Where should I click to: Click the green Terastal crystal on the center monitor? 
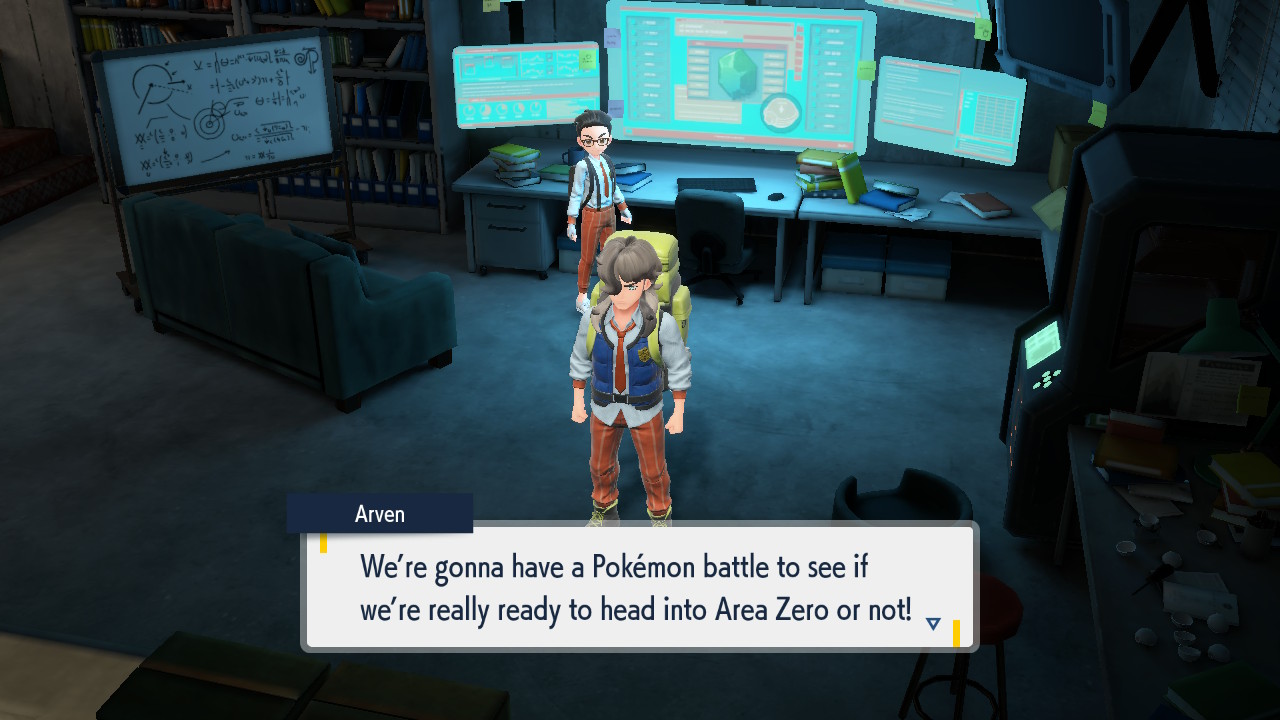click(x=735, y=75)
